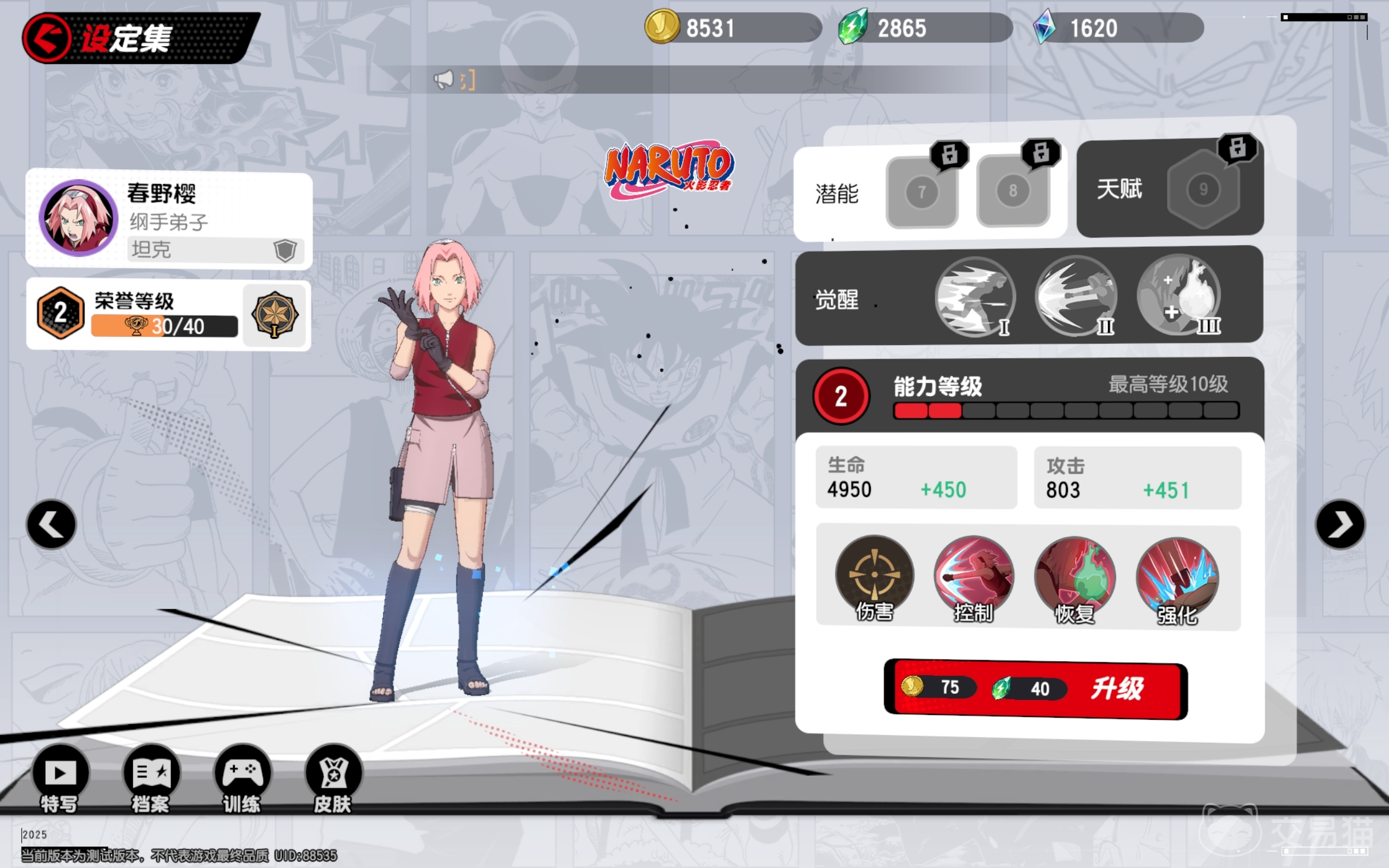Viewport: 1389px width, 868px height.
Task: Unlock the locked potential slot 8
Action: [x=1012, y=190]
